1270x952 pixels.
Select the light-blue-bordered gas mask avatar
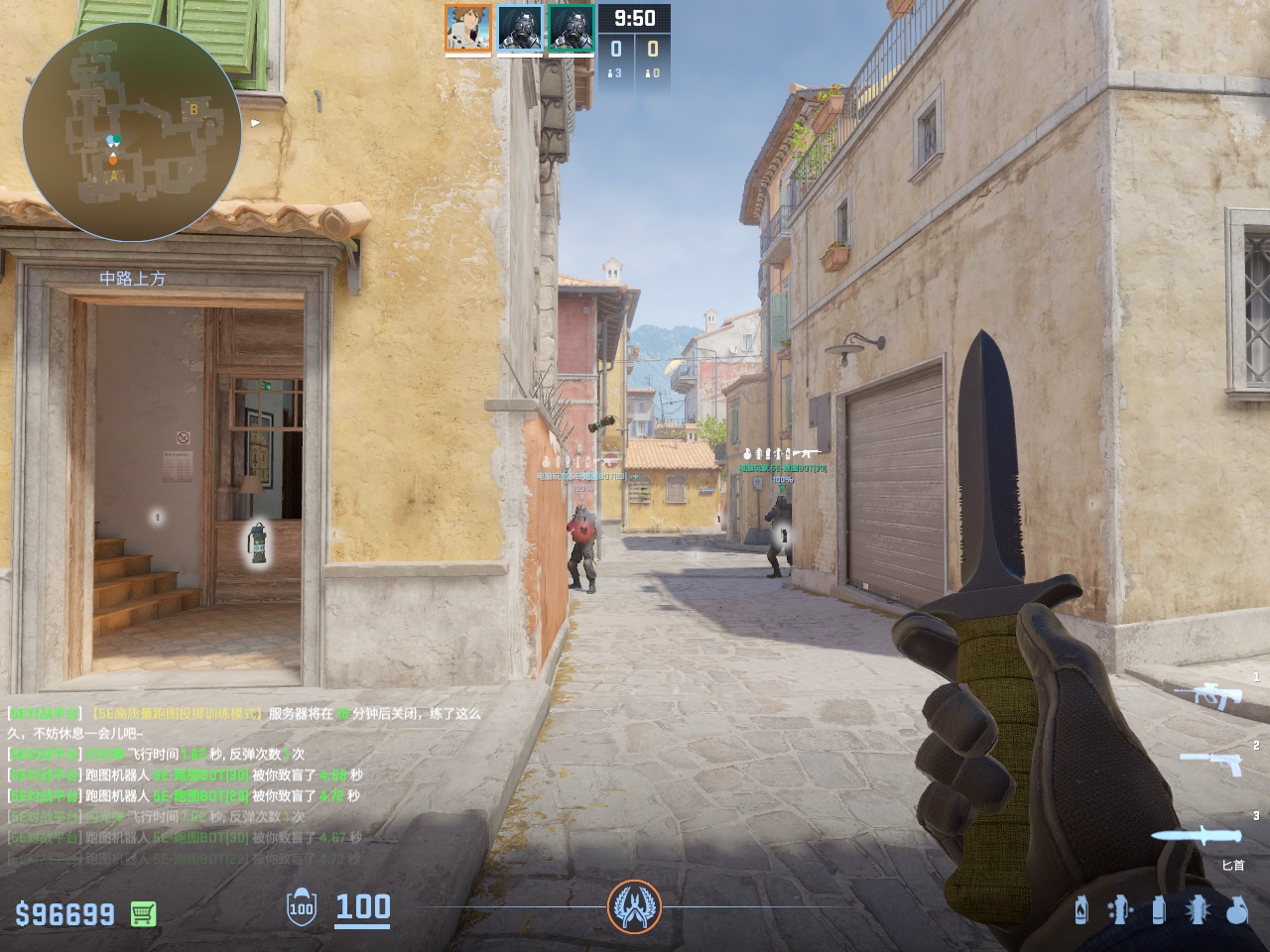(519, 28)
